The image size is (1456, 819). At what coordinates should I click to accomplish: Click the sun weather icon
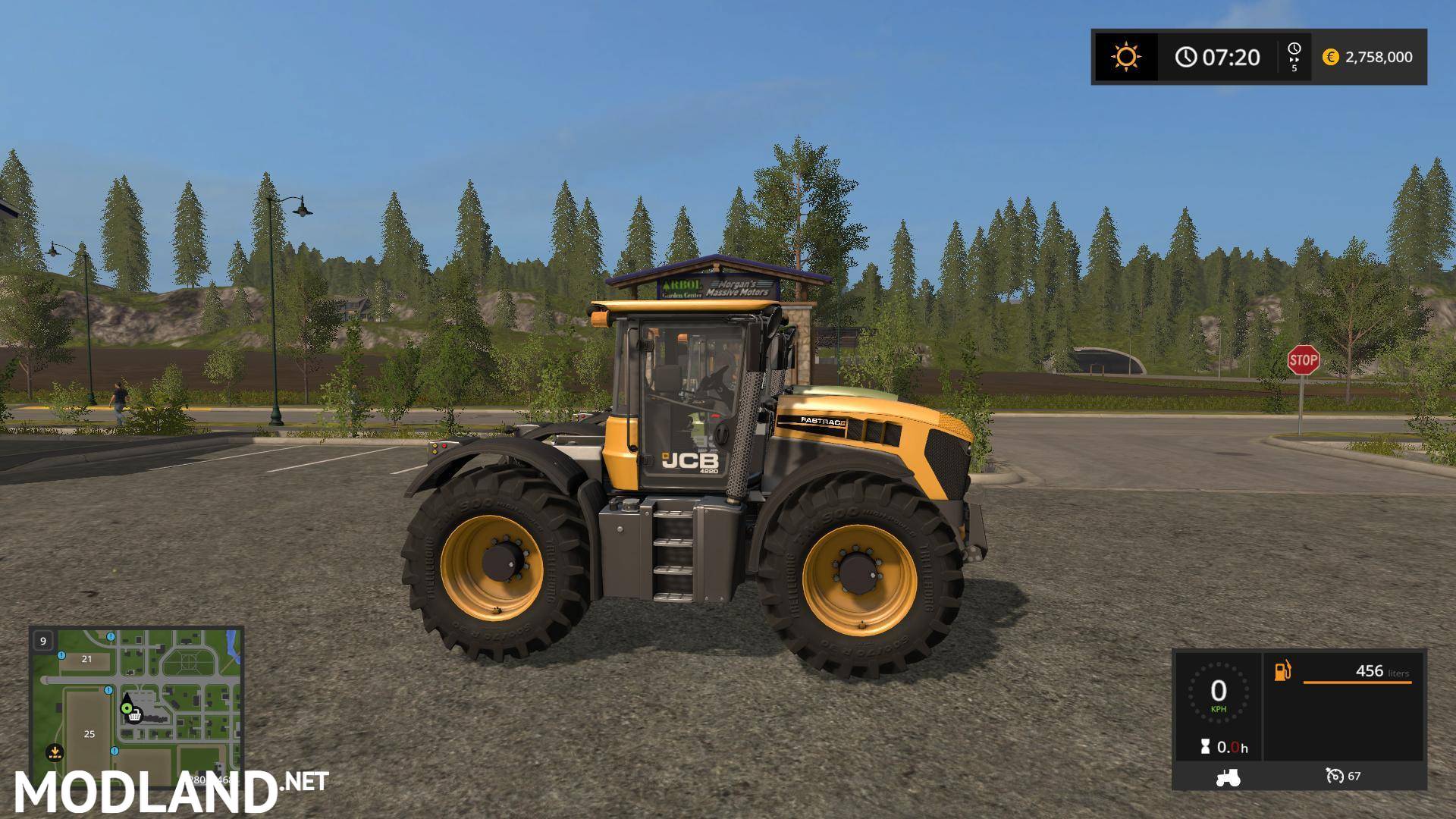pos(1126,57)
